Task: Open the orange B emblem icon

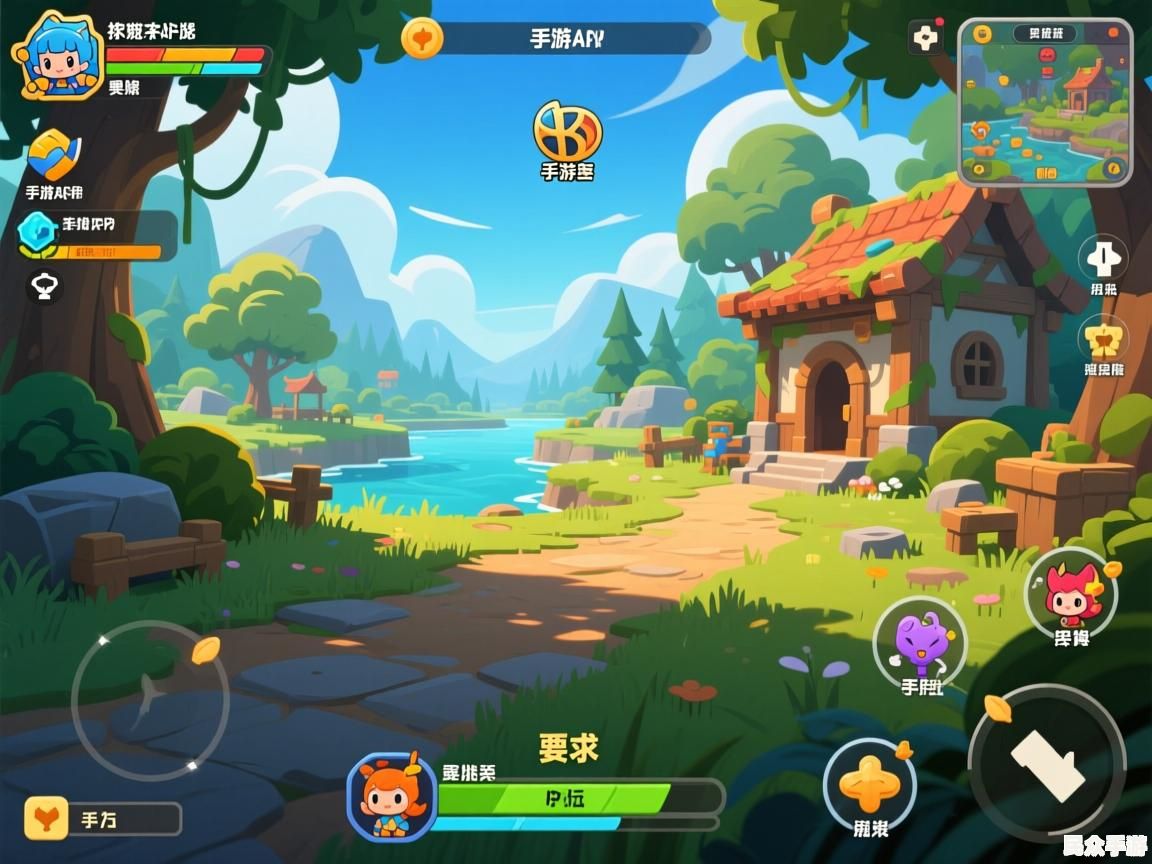Action: (567, 131)
